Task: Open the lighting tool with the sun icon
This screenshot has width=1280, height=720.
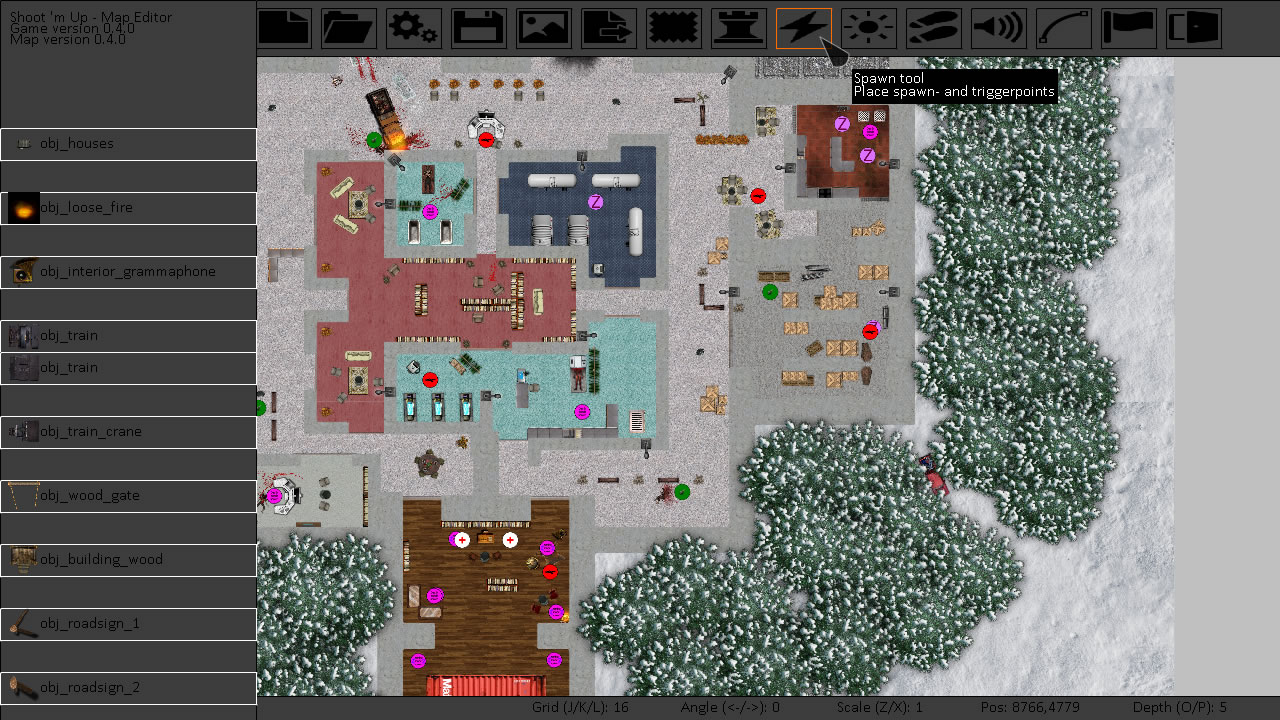Action: [868, 28]
